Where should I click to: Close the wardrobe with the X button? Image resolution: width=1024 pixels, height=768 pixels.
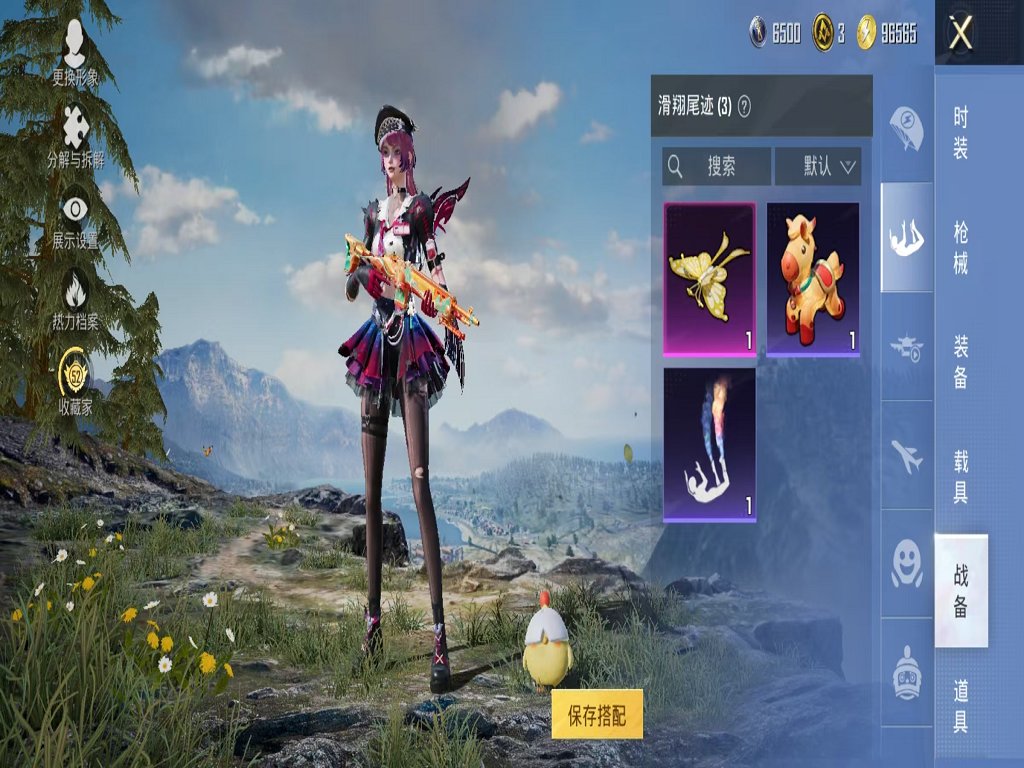point(961,33)
